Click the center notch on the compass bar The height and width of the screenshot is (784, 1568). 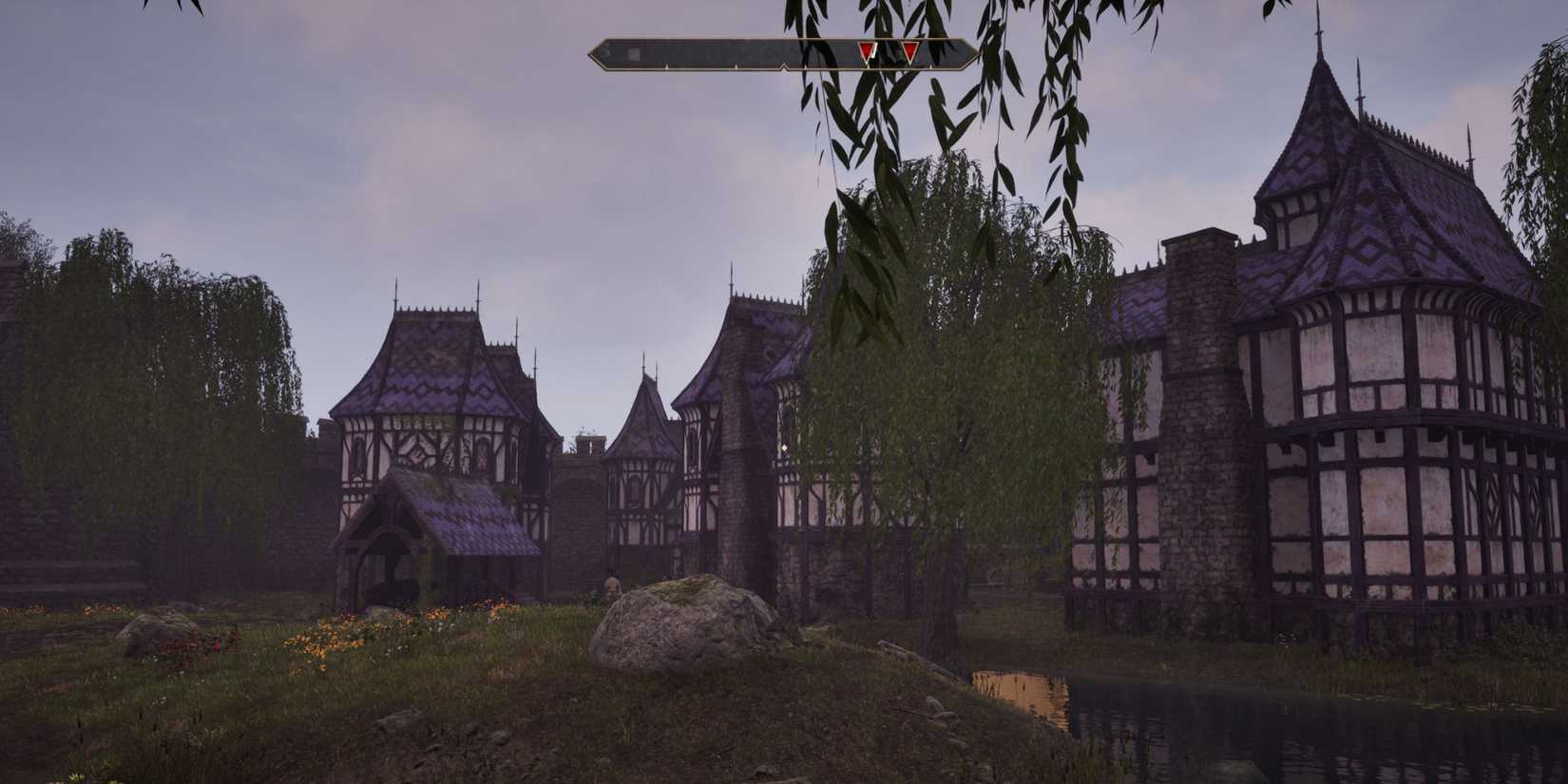785,66
